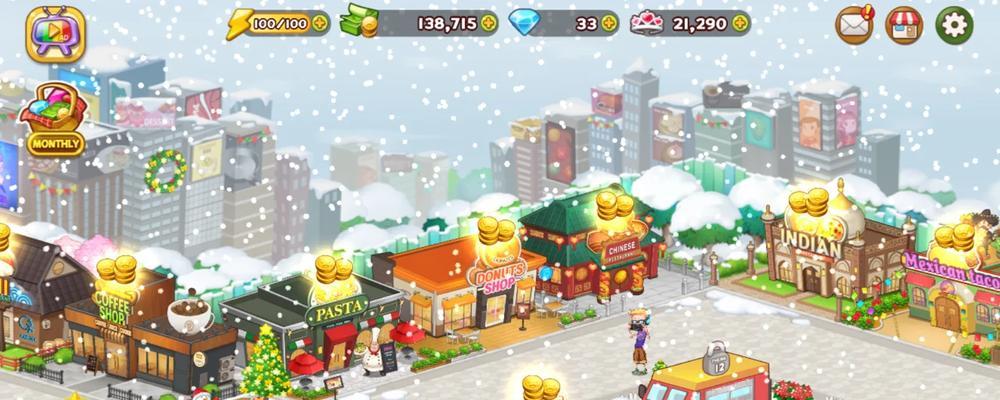Tap the plus beside the 21,290 counter
This screenshot has height=400, width=1000.
pyautogui.click(x=740, y=22)
